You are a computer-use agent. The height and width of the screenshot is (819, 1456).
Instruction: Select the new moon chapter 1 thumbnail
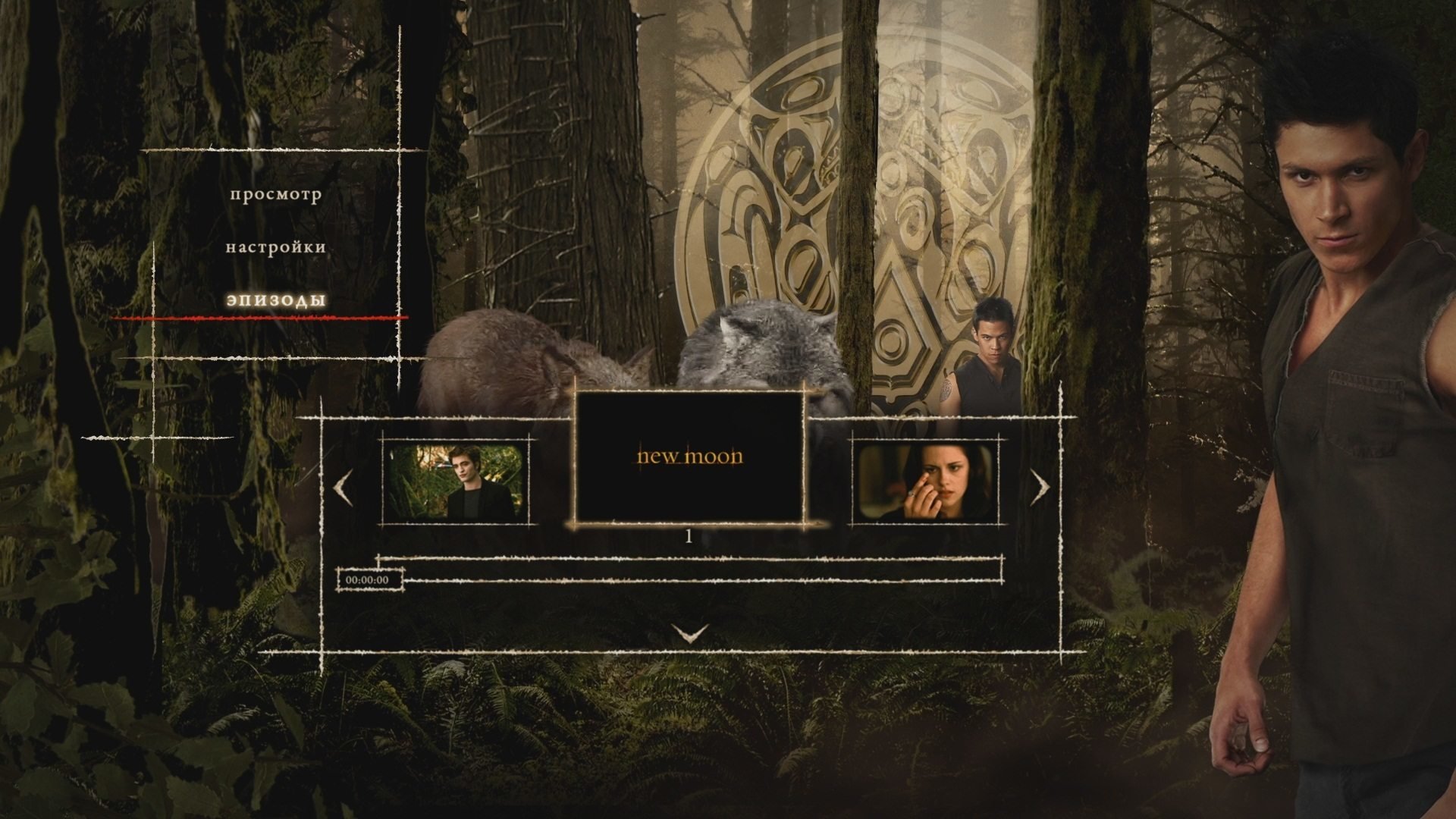click(x=689, y=457)
